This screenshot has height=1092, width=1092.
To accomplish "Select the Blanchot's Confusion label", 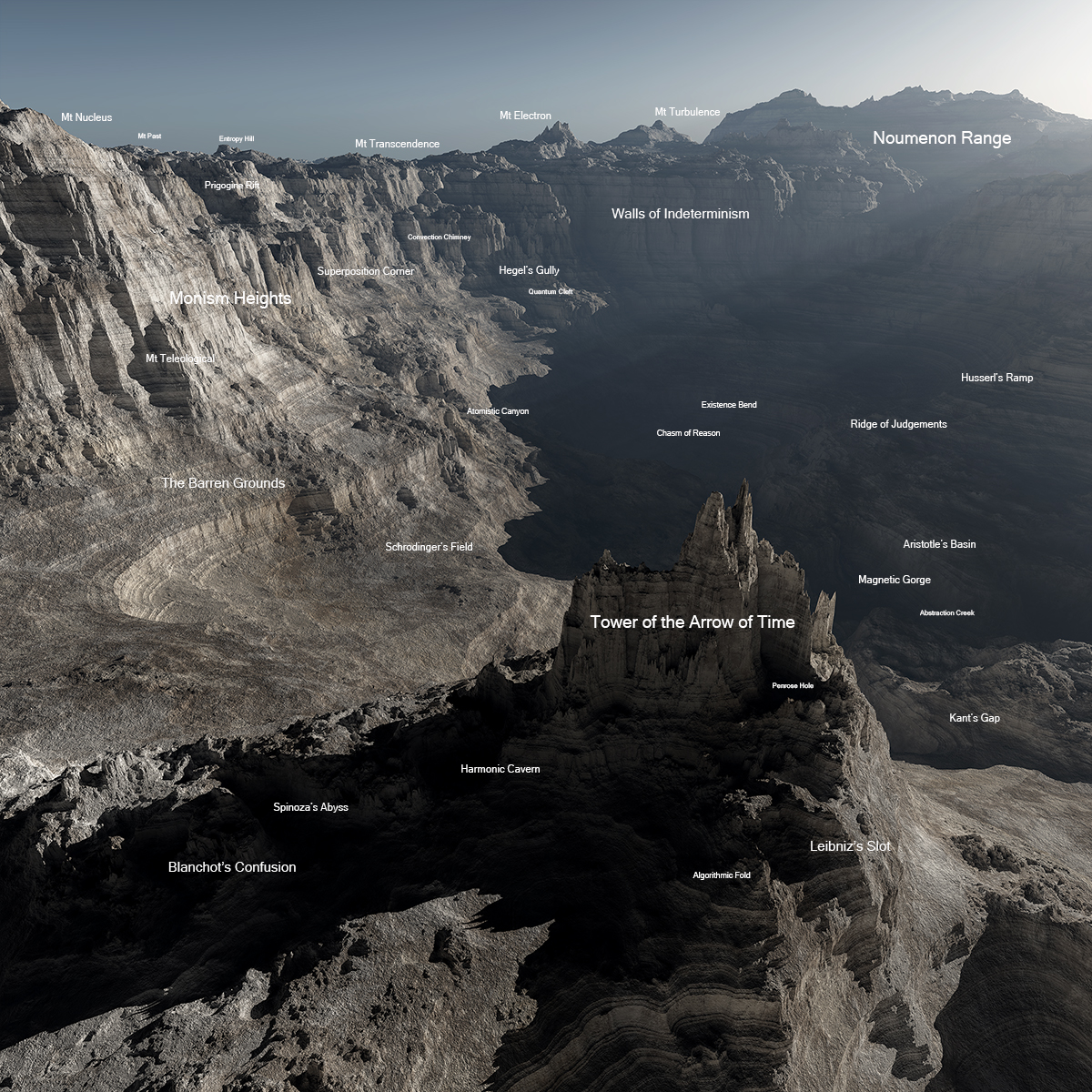I will point(232,867).
